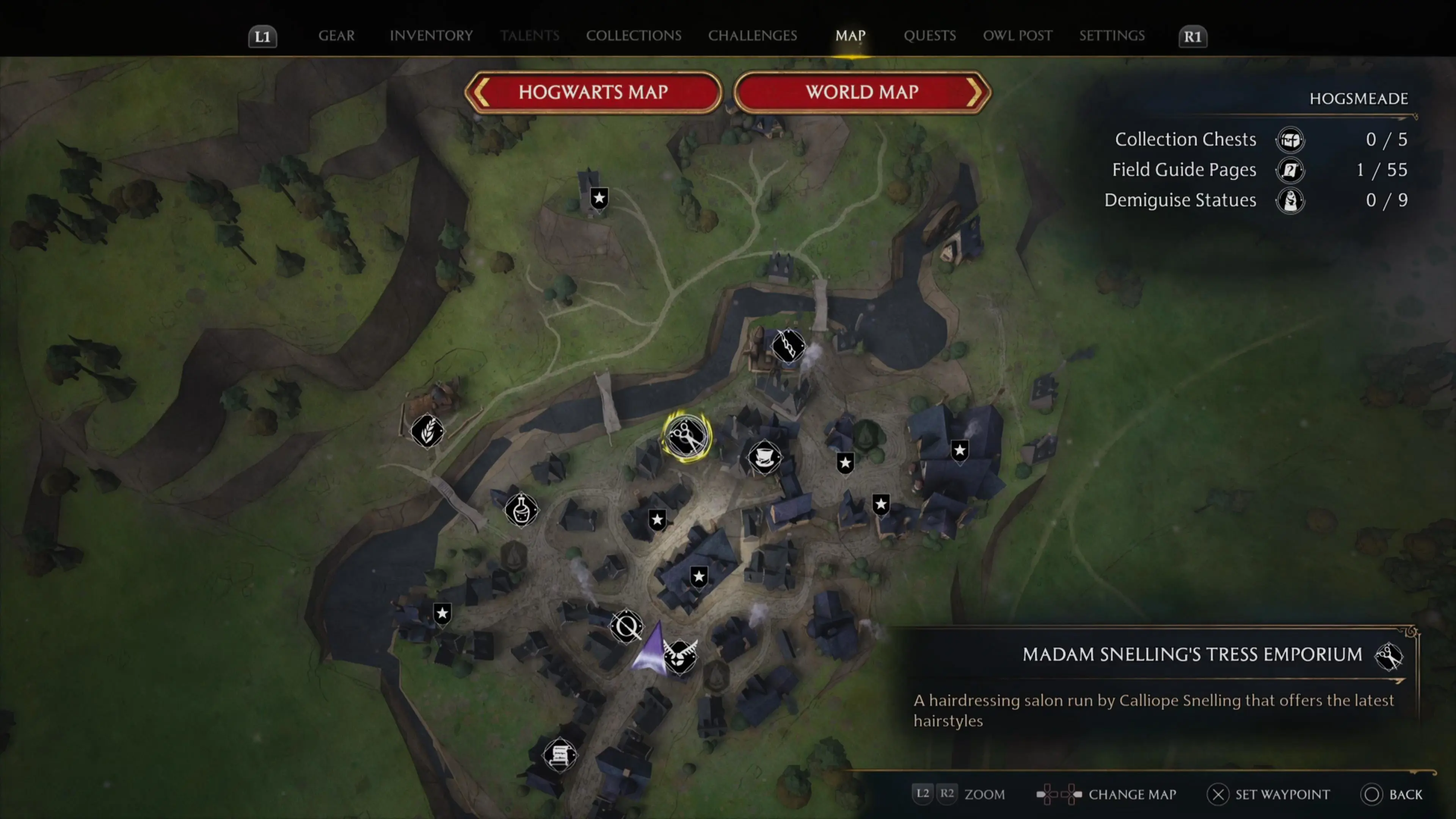1456x819 pixels.
Task: Click the potion bottle icon for the potions shop
Action: click(x=521, y=510)
